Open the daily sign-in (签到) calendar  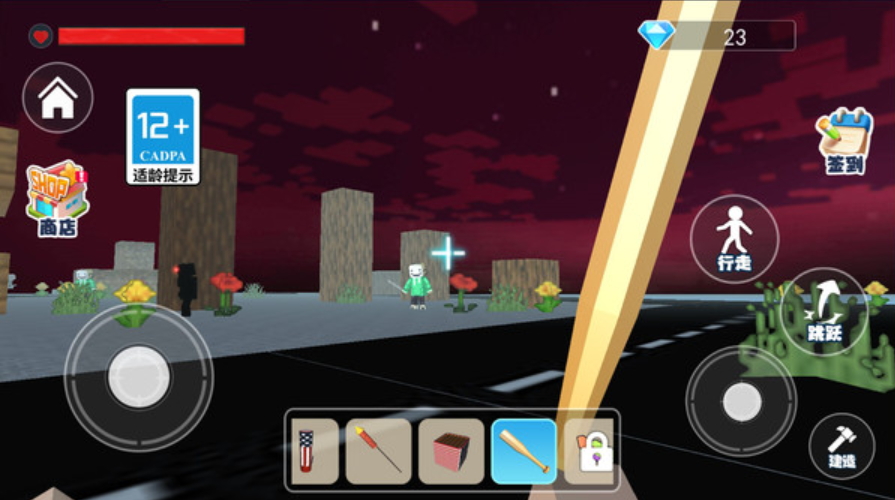(844, 141)
